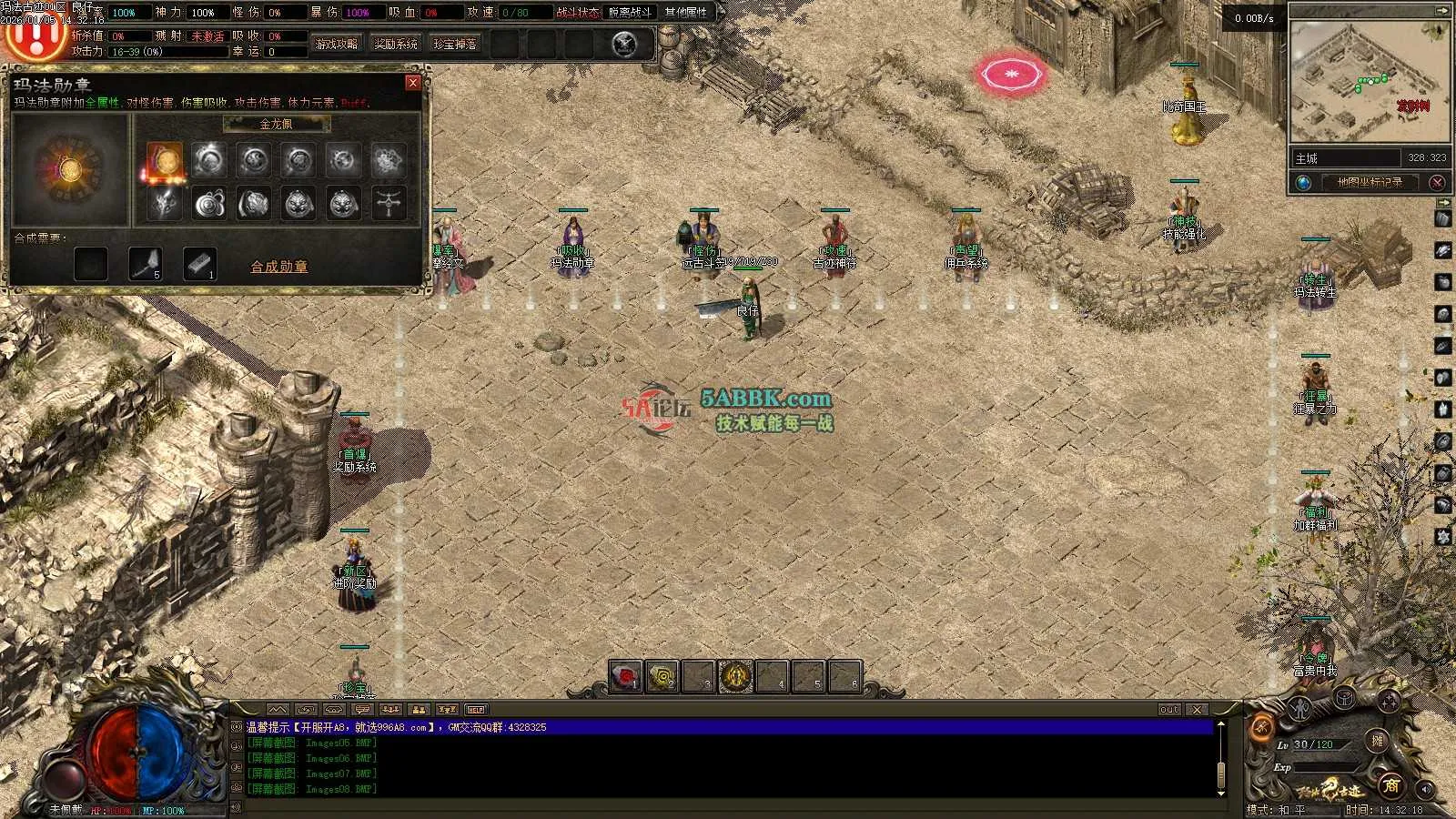The height and width of the screenshot is (819, 1456).
Task: Close the 玛法勋章 medal panel
Action: tap(412, 83)
